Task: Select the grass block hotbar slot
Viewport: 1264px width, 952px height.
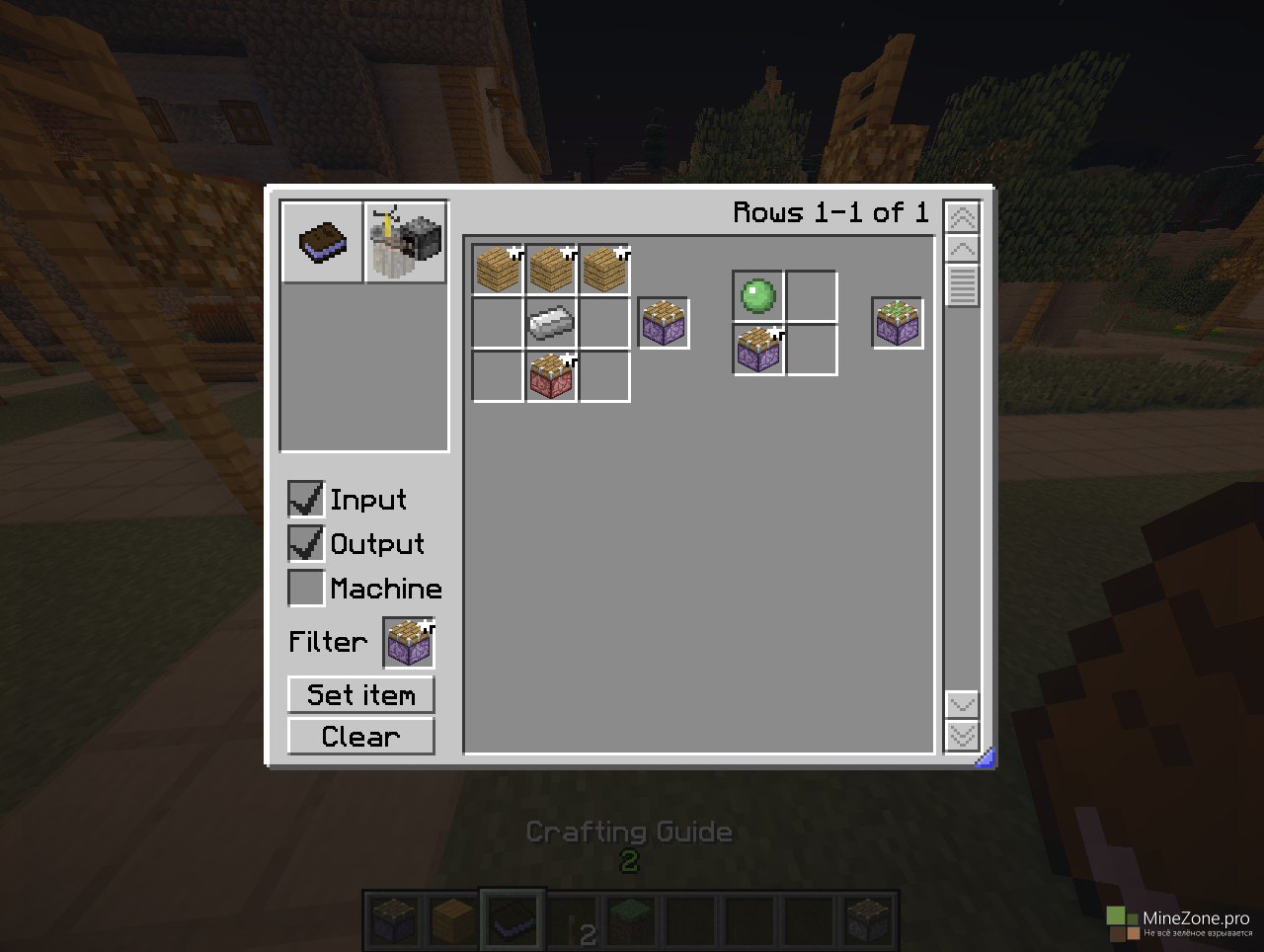Action: point(629,919)
